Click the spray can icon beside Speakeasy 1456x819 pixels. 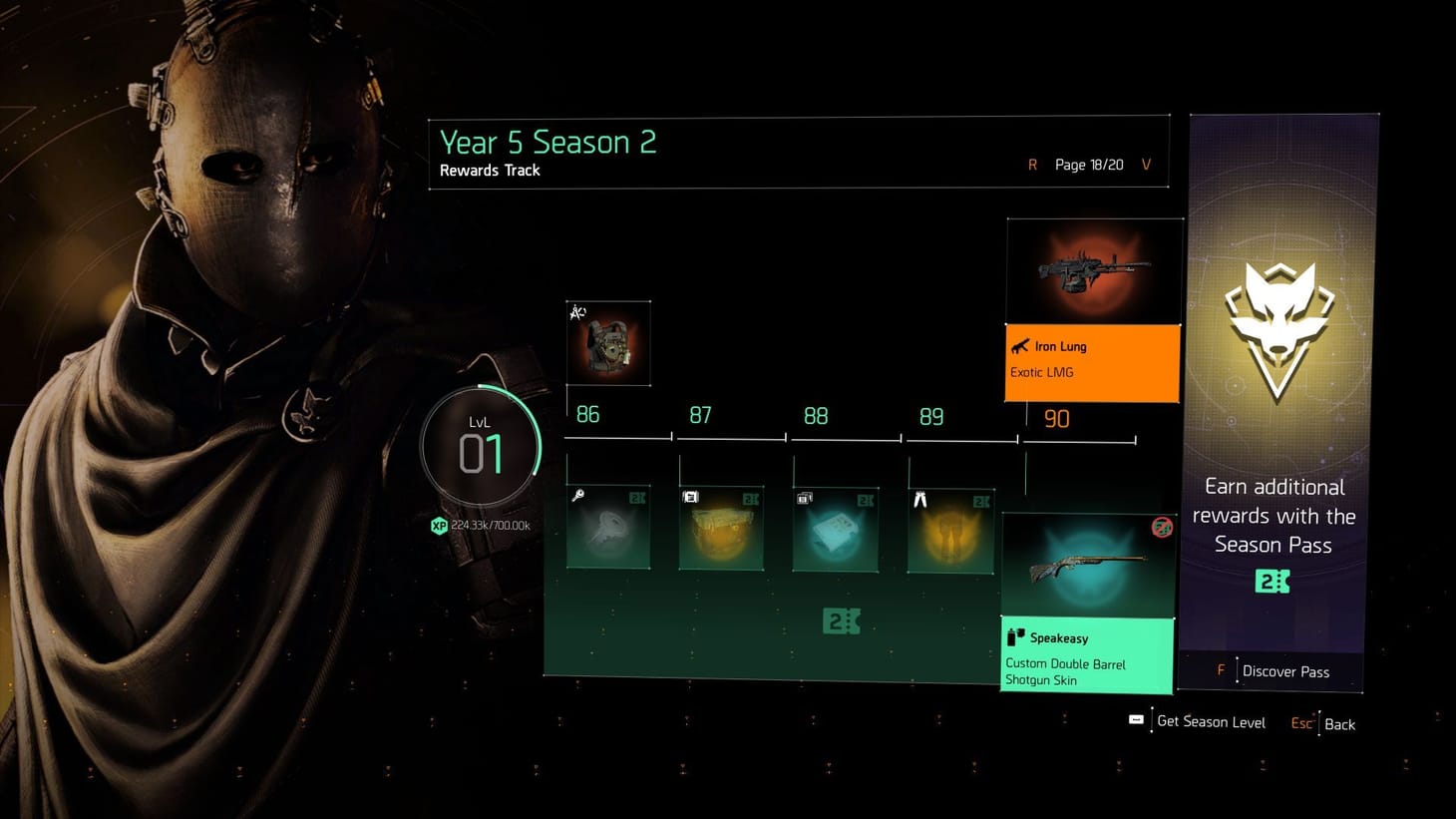click(1014, 637)
